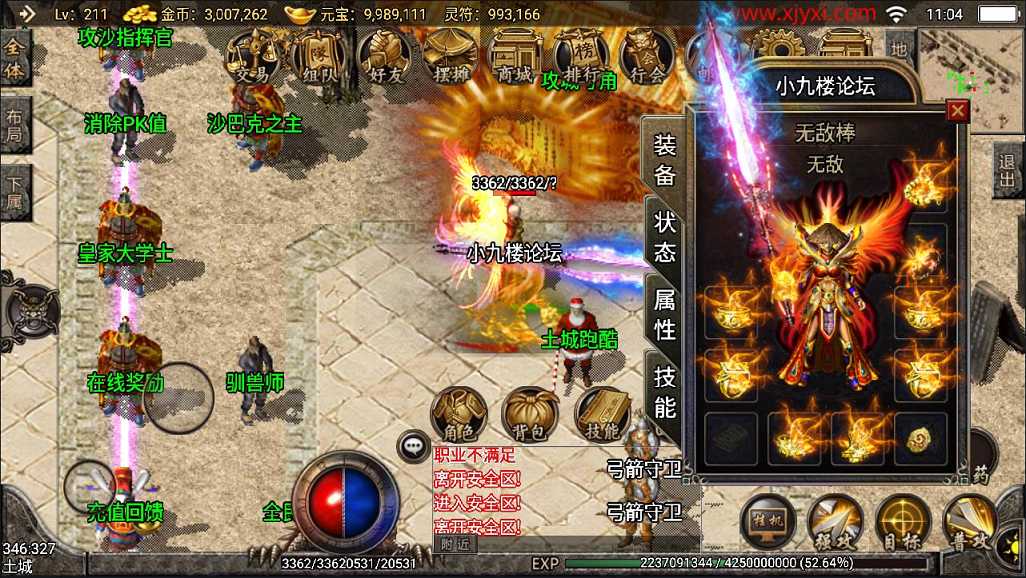Screen dimensions: 1026x578
Task: Select the 全体 button on left edge
Action: (x=15, y=59)
